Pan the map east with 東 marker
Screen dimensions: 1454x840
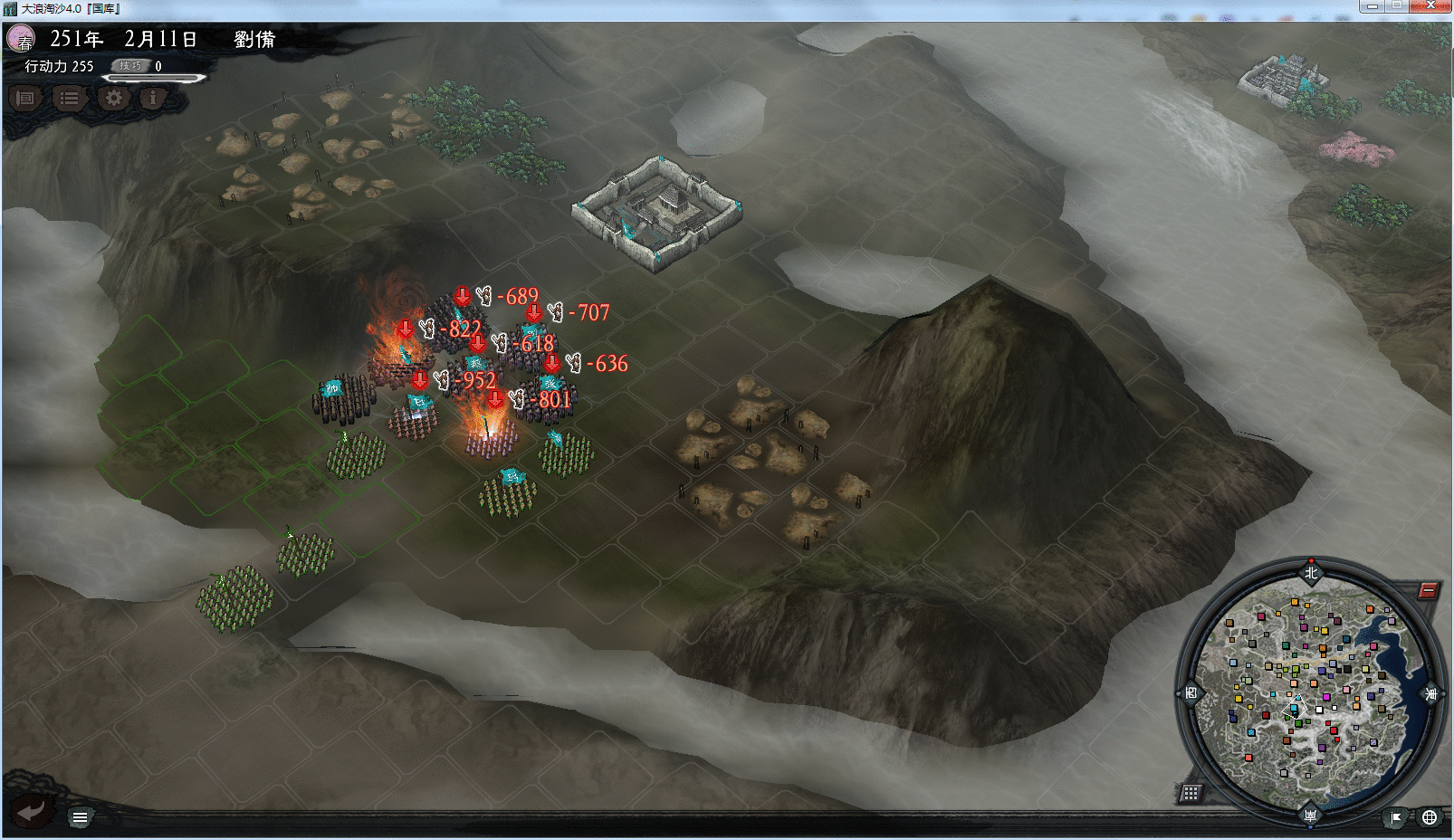click(x=1431, y=694)
